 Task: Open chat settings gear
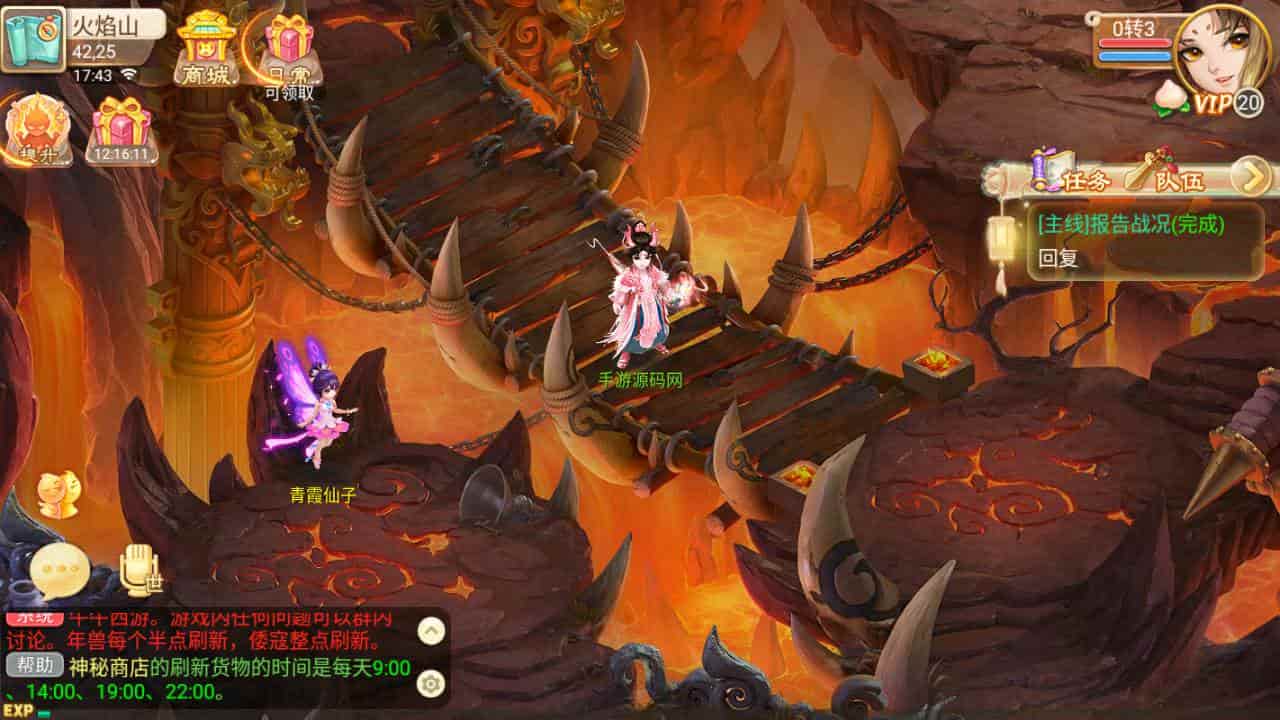(x=431, y=683)
